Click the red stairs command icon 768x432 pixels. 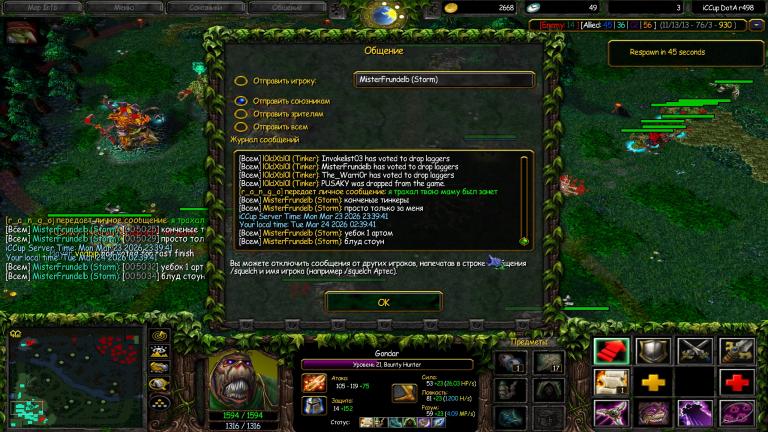pyautogui.click(x=612, y=350)
